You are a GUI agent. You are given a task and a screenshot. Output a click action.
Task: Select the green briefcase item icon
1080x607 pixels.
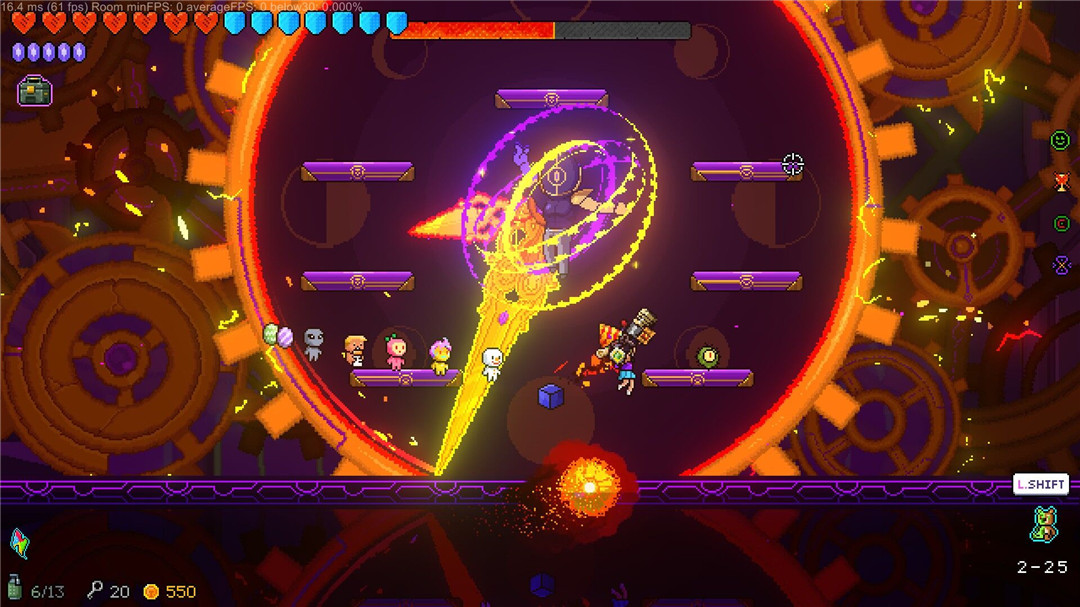35,91
